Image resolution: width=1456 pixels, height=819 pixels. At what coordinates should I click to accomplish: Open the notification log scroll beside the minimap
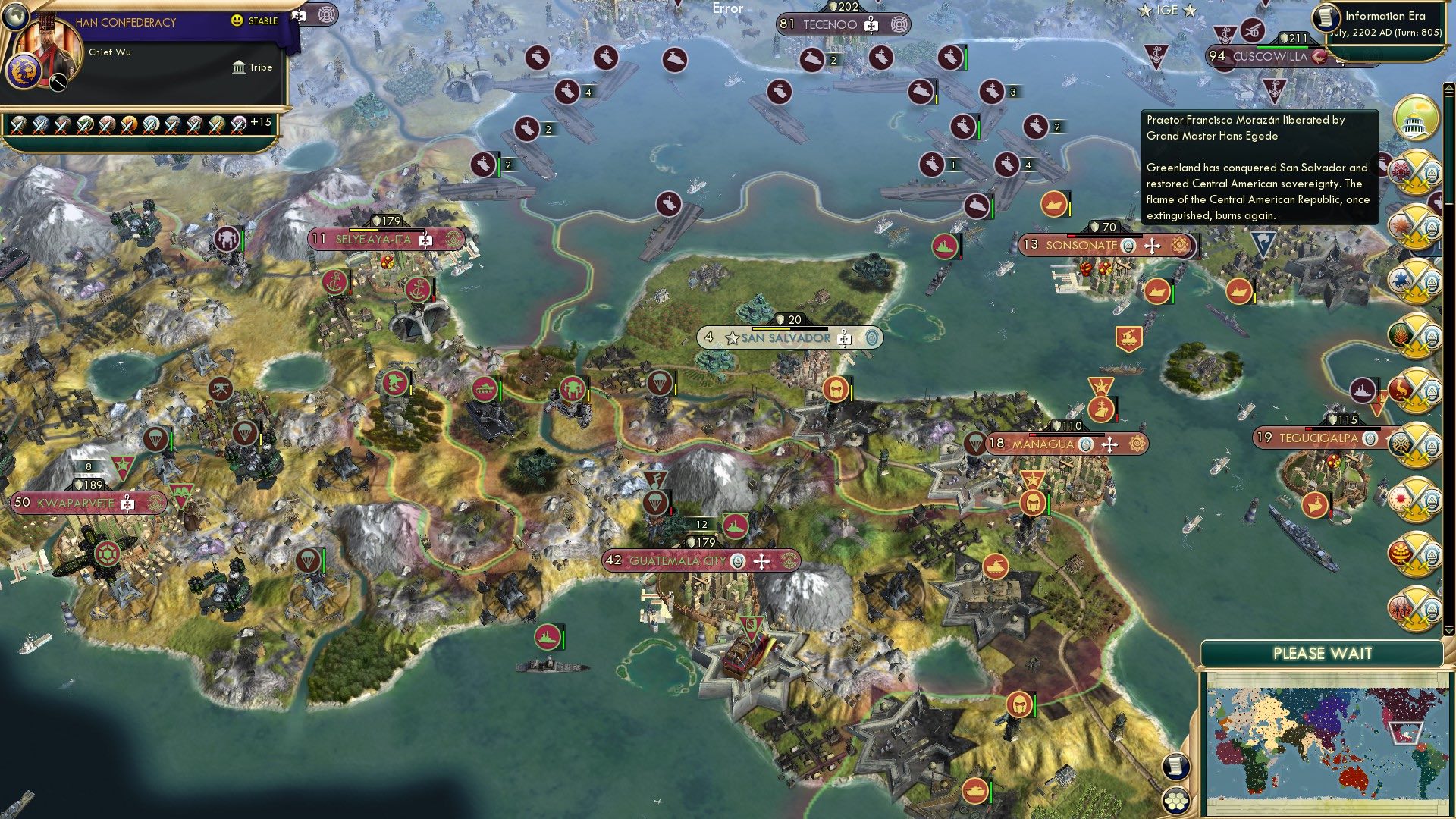click(1175, 767)
